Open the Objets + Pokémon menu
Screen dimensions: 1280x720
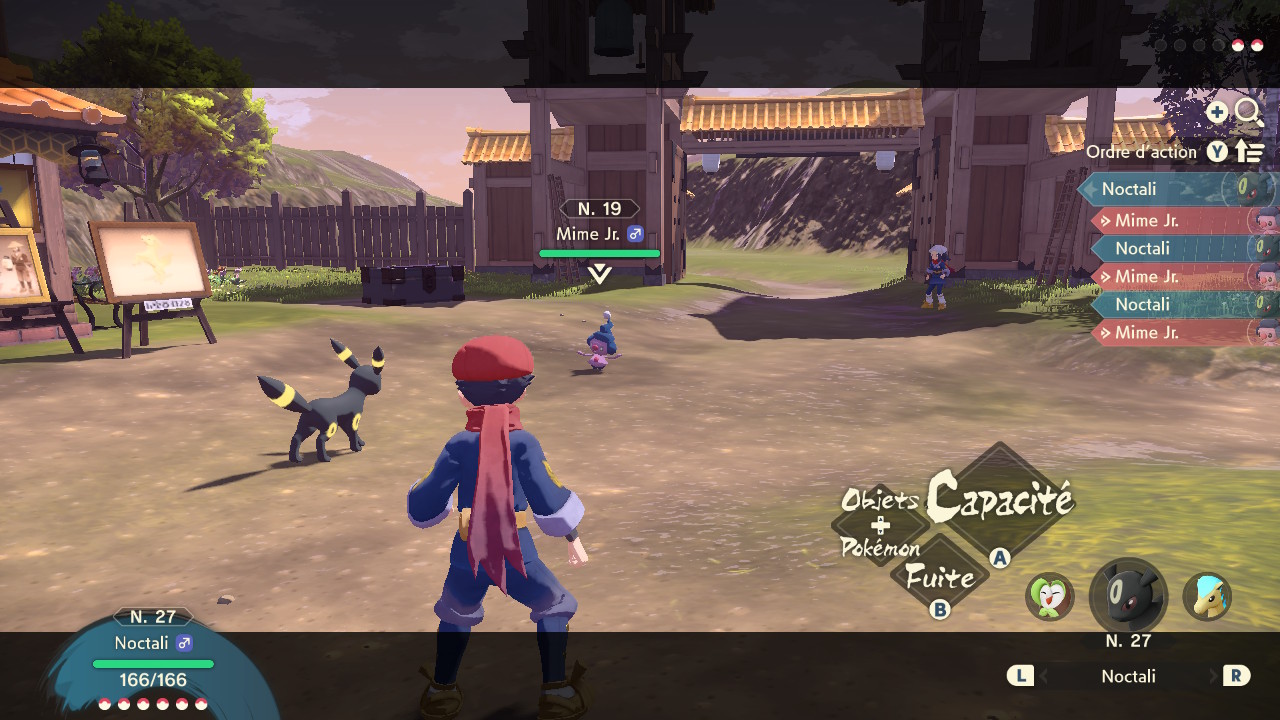pyautogui.click(x=880, y=524)
